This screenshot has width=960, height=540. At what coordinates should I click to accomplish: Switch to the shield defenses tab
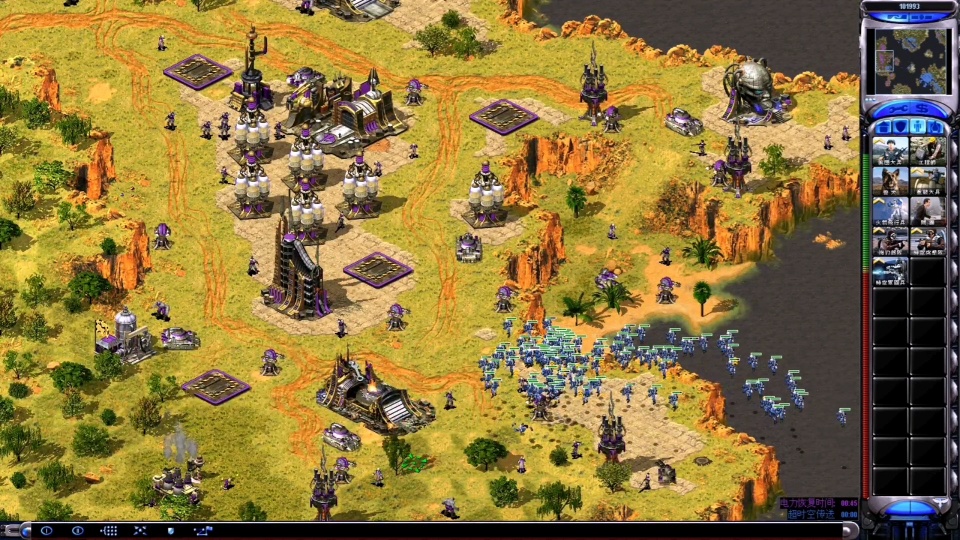[900, 127]
